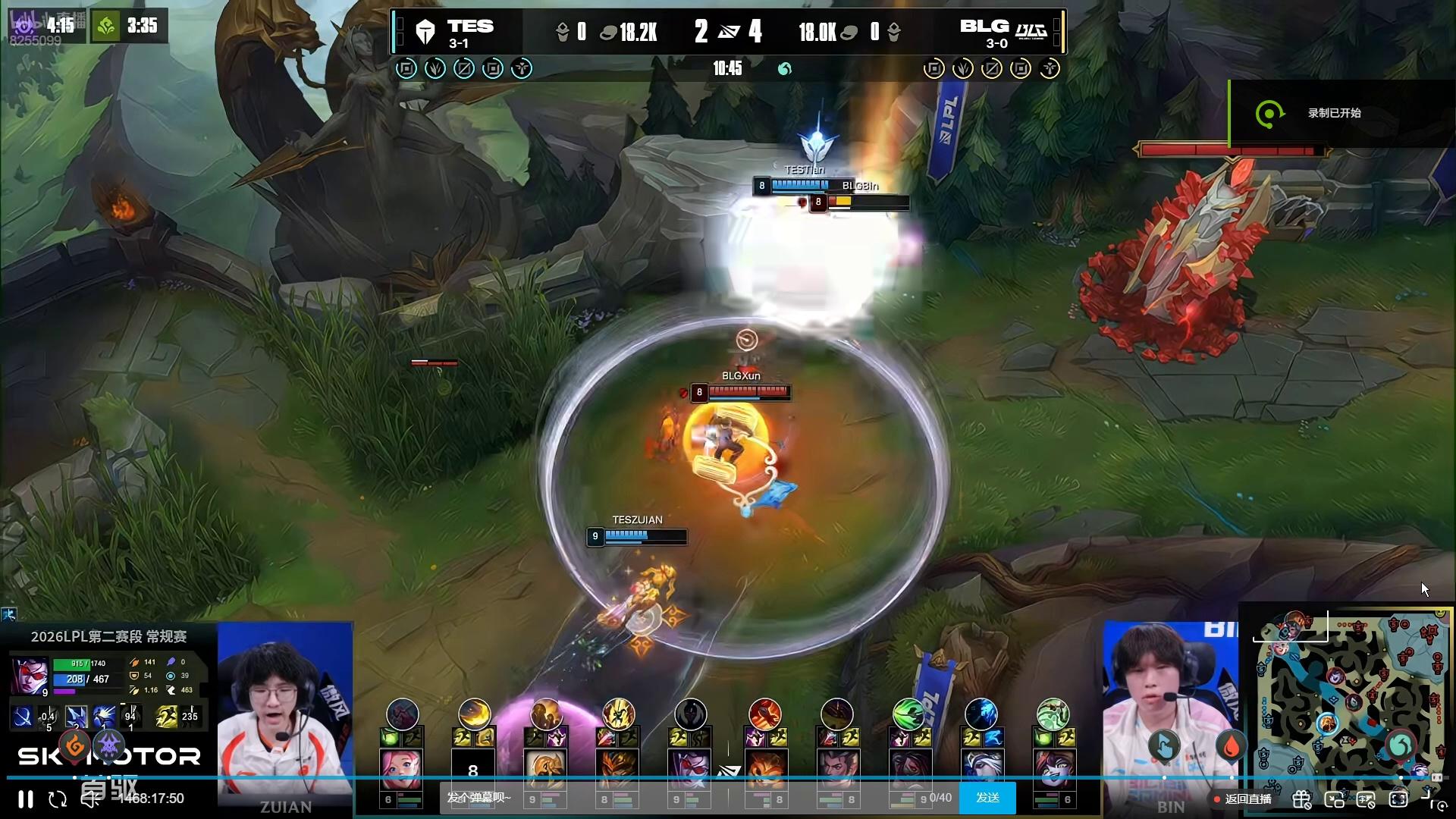Click the yellow Flash spell icon beside 235

167,716
